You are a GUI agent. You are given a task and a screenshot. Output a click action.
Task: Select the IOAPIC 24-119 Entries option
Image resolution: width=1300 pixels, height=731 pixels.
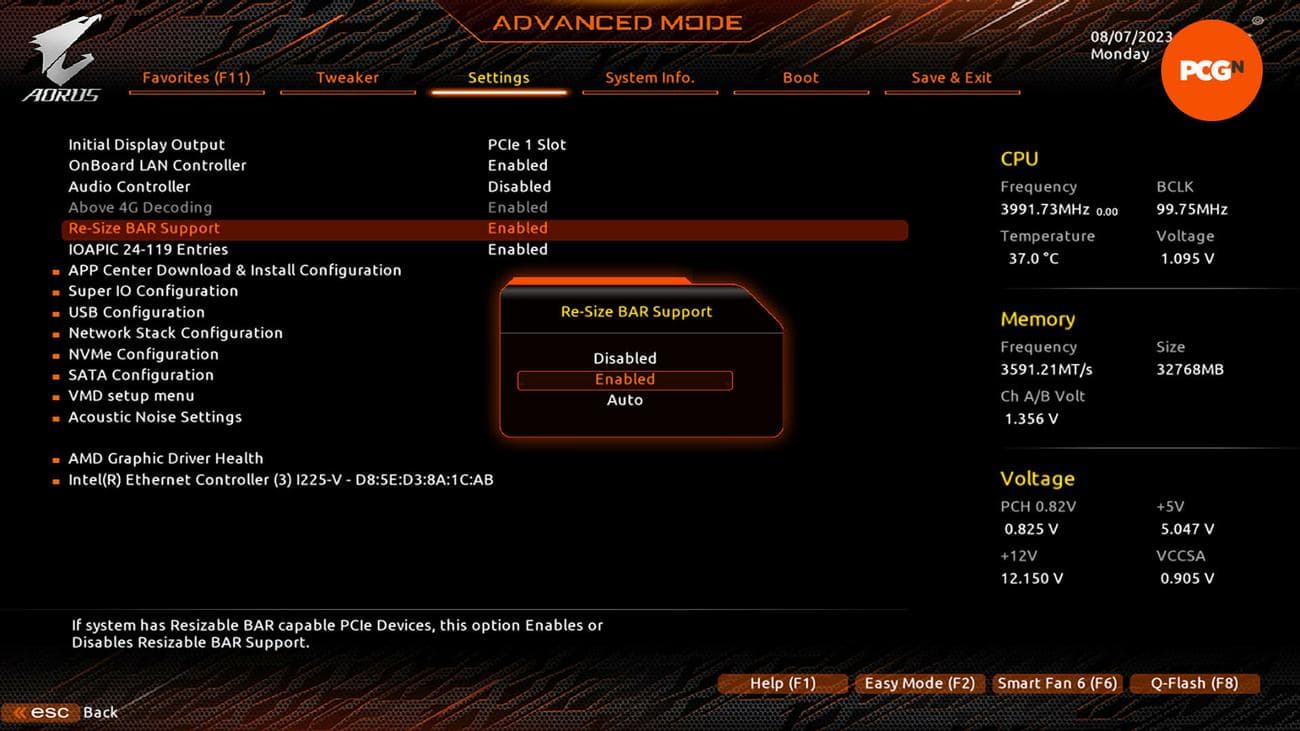[x=148, y=250]
